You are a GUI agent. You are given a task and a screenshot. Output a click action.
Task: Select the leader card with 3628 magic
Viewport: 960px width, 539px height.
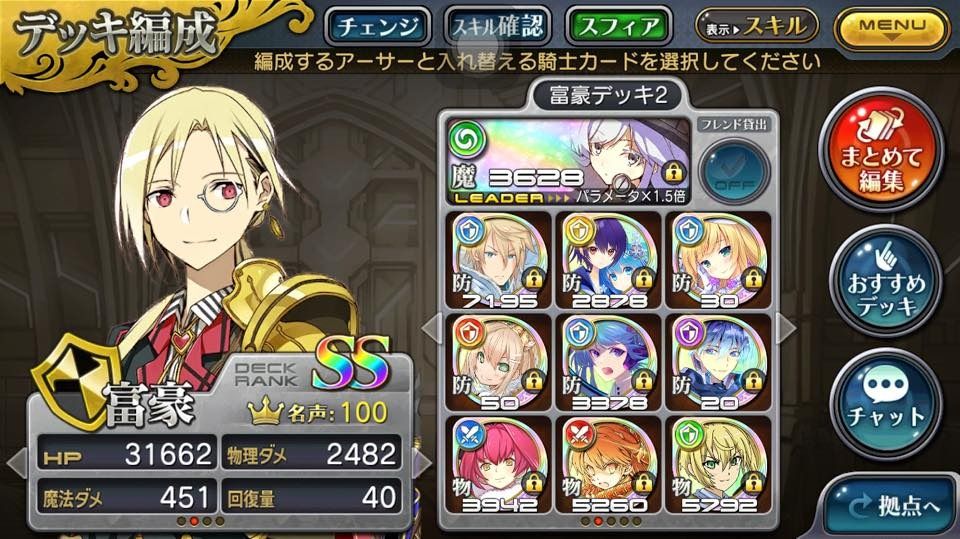pyautogui.click(x=565, y=160)
